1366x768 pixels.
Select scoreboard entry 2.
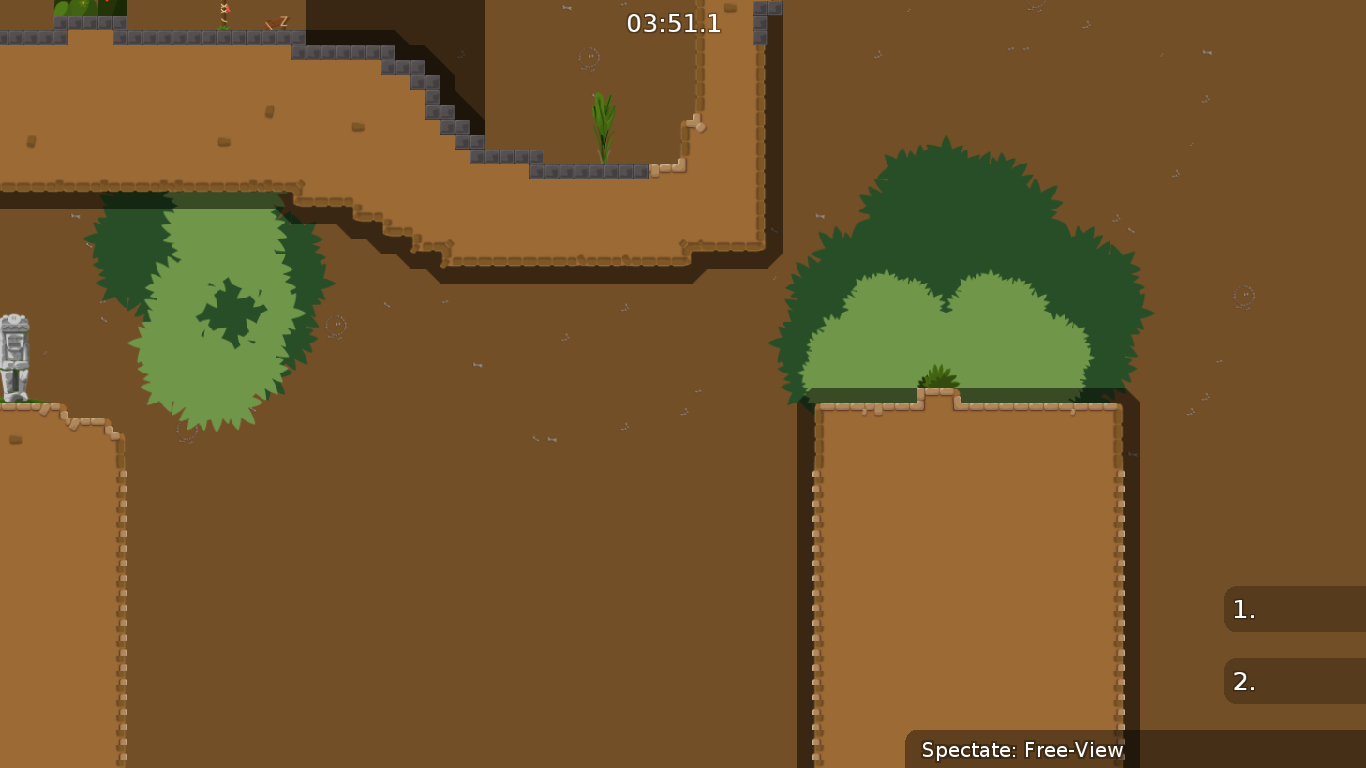(1294, 681)
